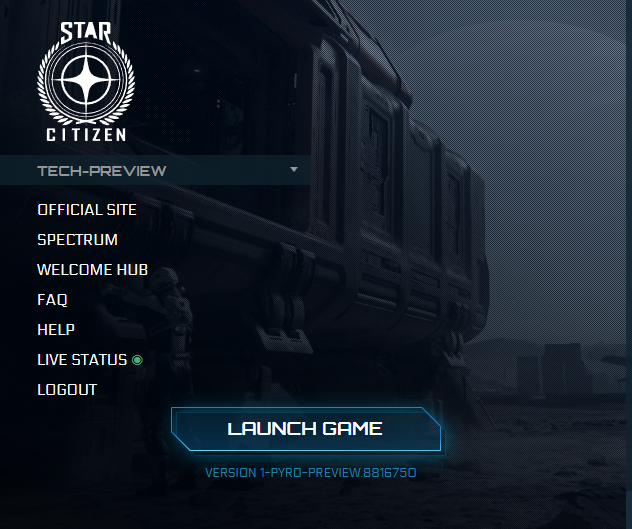Visit the Welcome Hub
The width and height of the screenshot is (632, 529).
(92, 270)
